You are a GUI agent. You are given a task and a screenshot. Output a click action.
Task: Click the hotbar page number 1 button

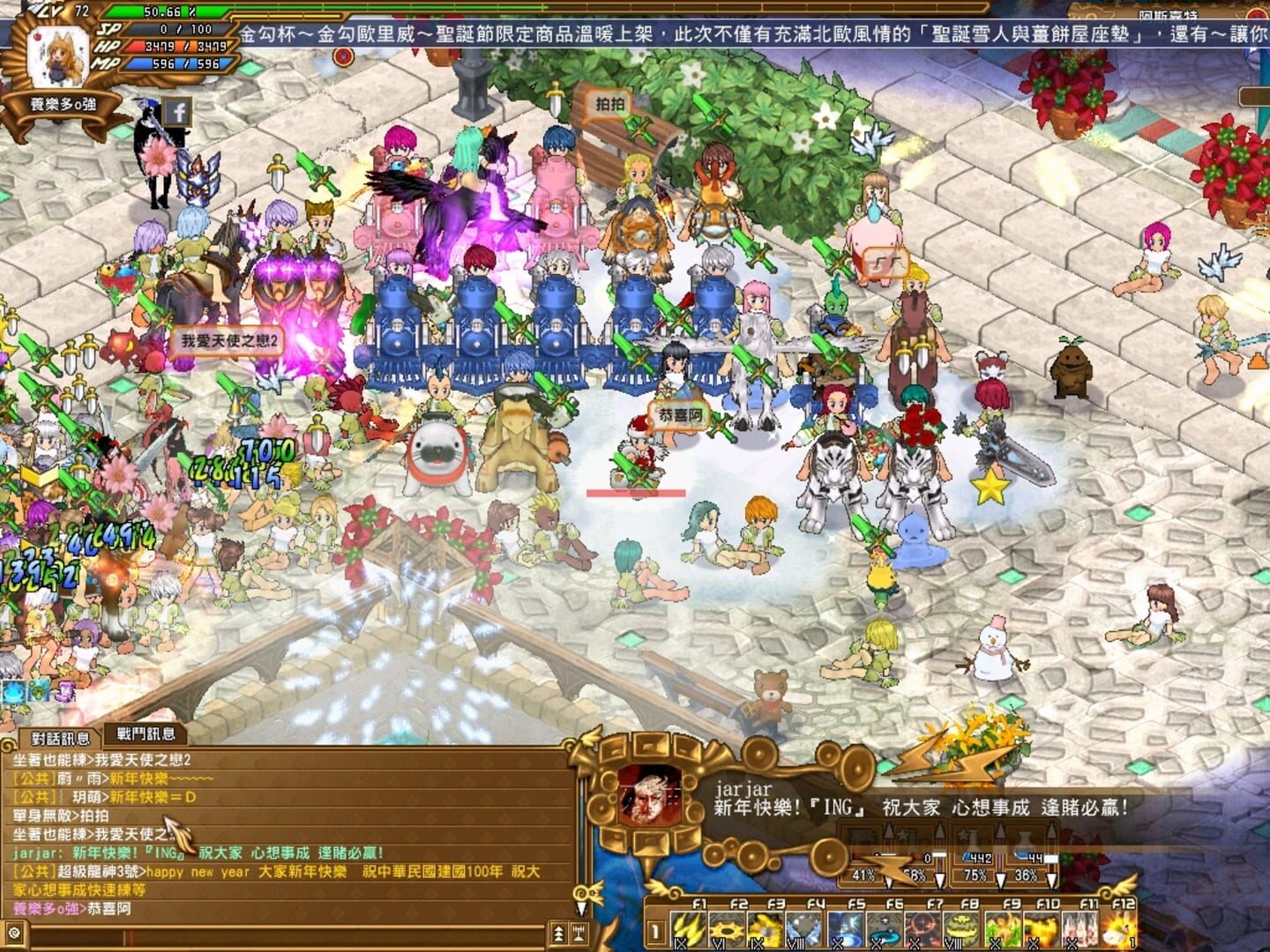coord(653,928)
